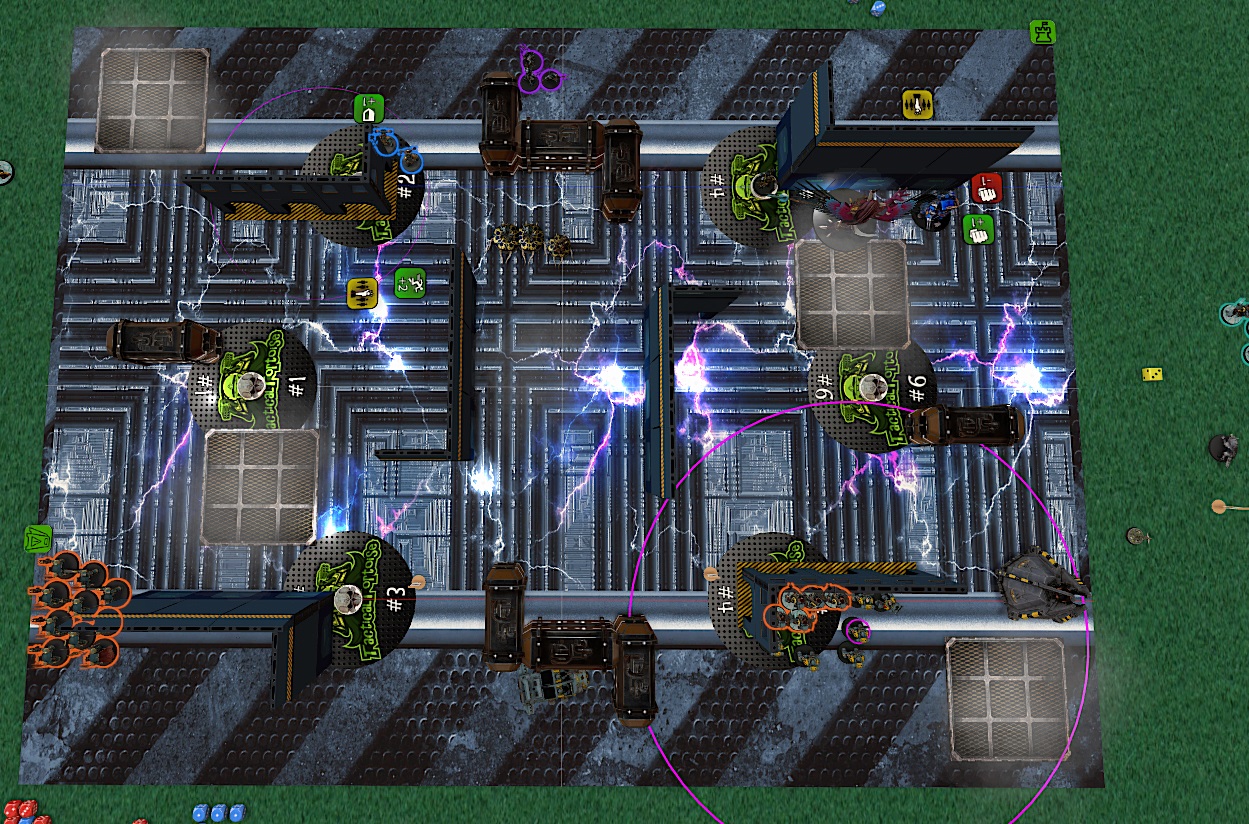Image resolution: width=1249 pixels, height=824 pixels.
Task: Select the green +1 fist token
Action: coord(976,229)
